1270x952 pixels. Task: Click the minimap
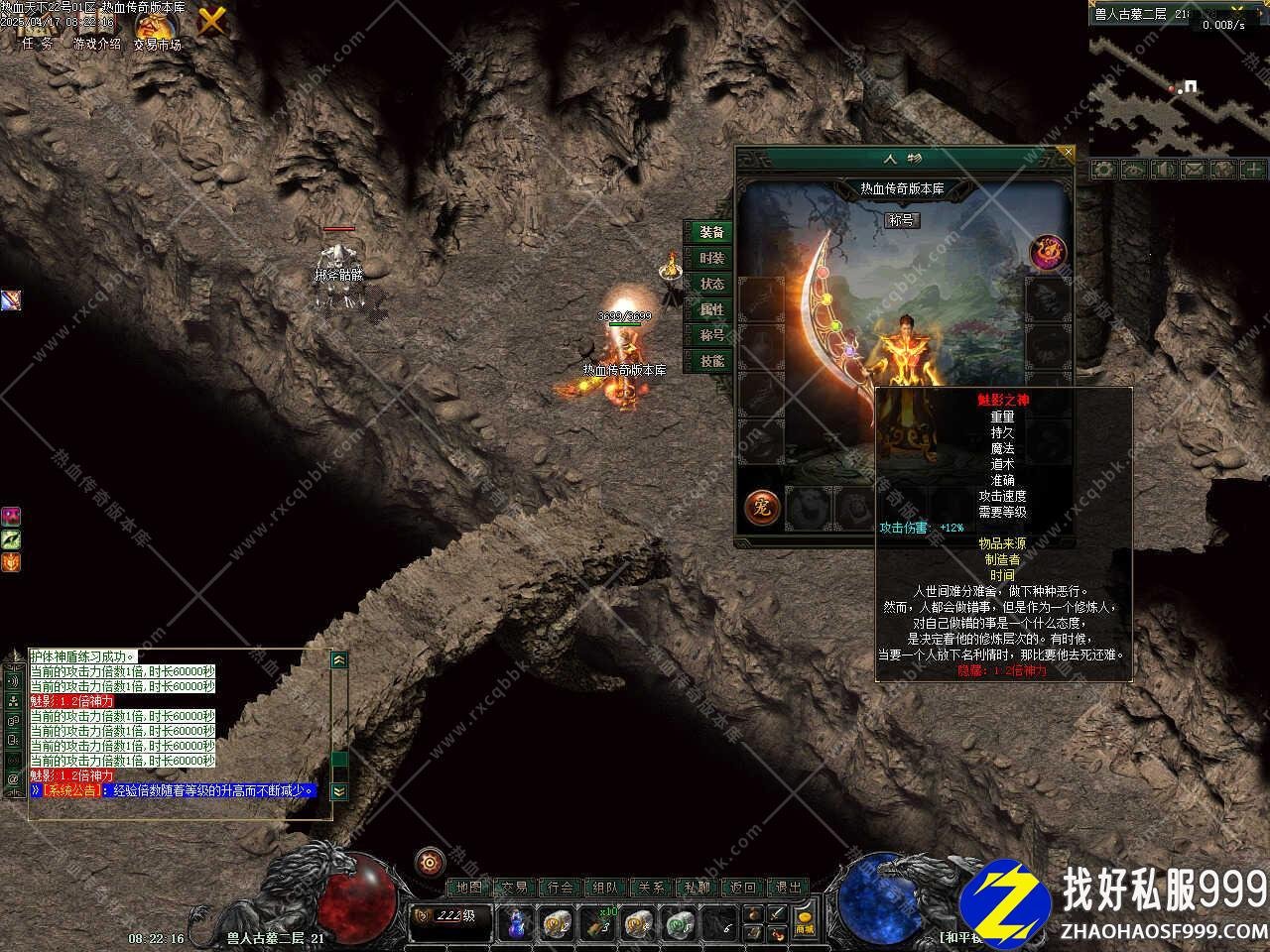pos(1179,89)
